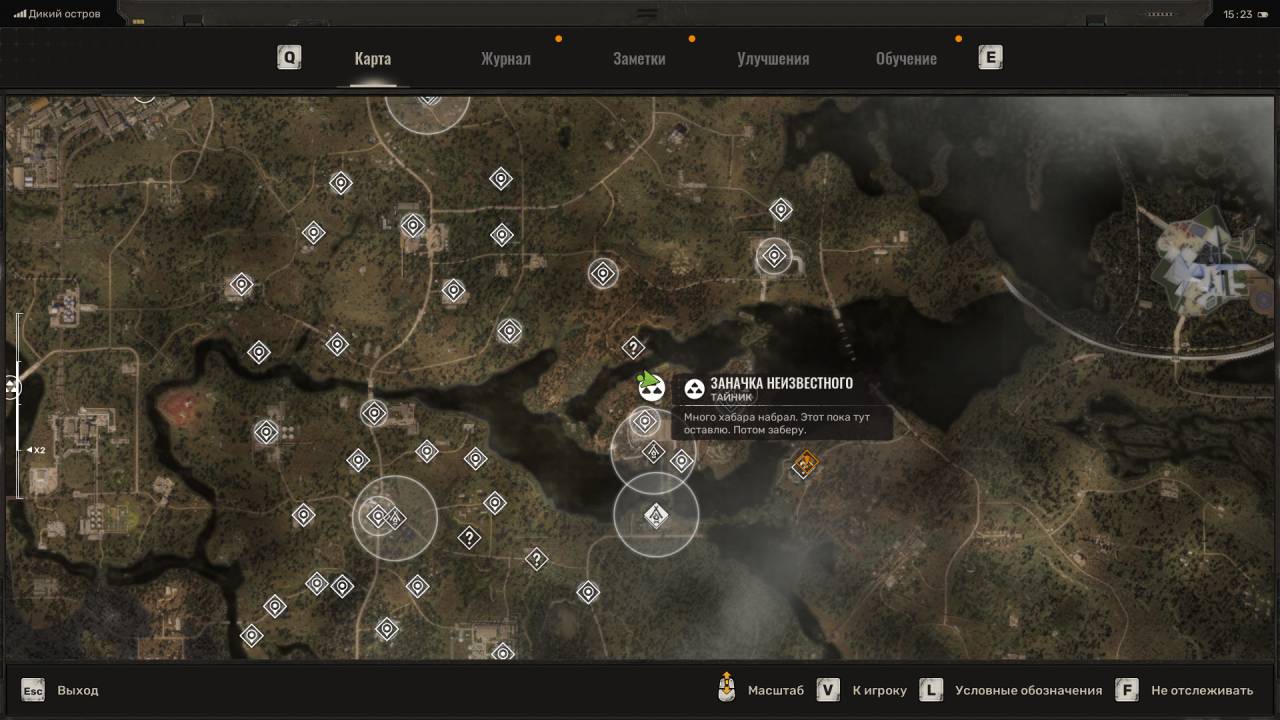Switch to the Журнал tab
Screen dimensions: 1280x720
tap(505, 58)
